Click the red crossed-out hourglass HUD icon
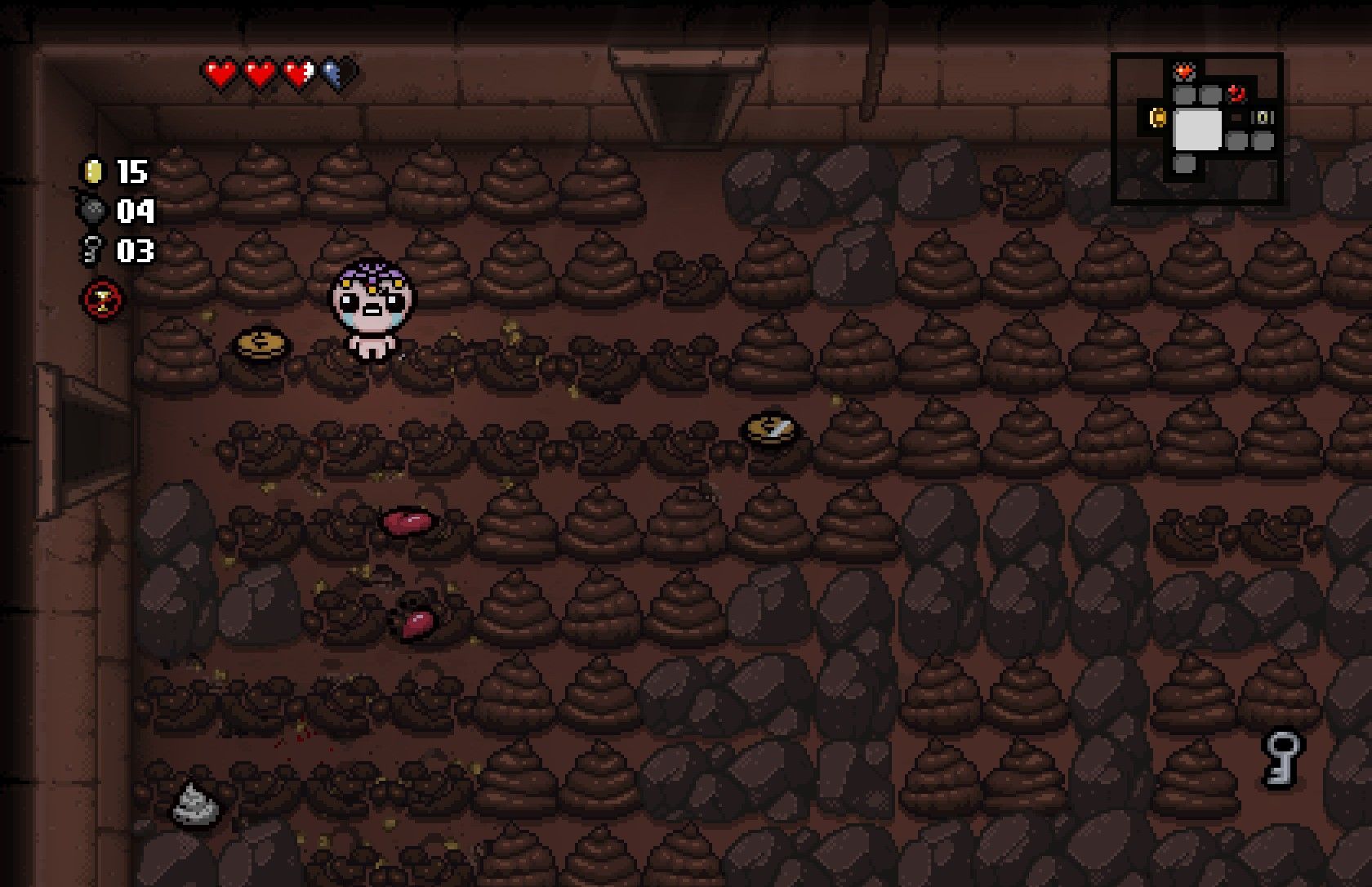 (104, 299)
